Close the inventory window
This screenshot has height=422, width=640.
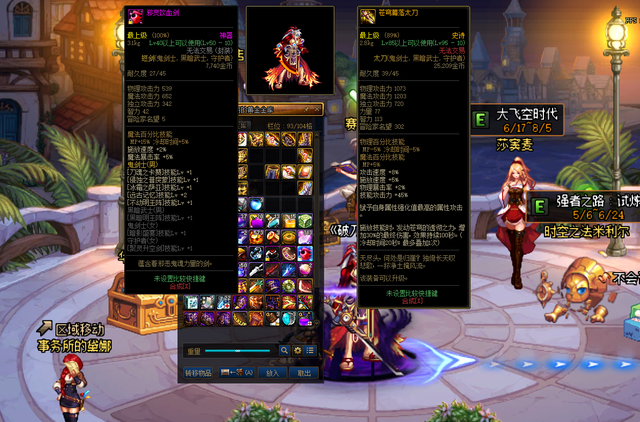pos(318,109)
